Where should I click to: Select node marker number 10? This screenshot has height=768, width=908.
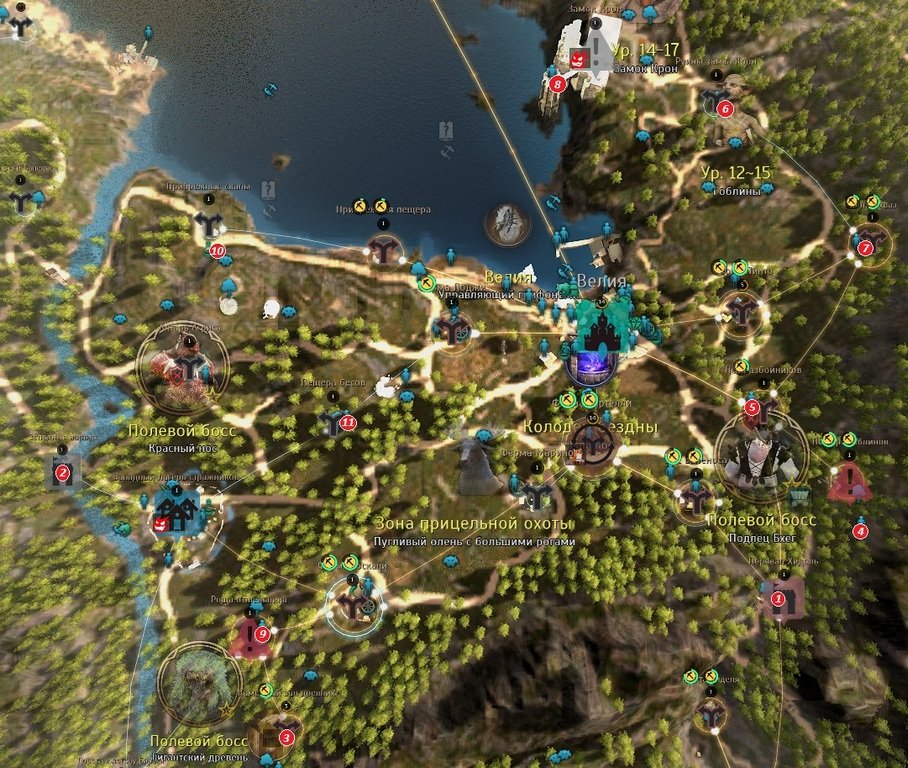pyautogui.click(x=217, y=251)
